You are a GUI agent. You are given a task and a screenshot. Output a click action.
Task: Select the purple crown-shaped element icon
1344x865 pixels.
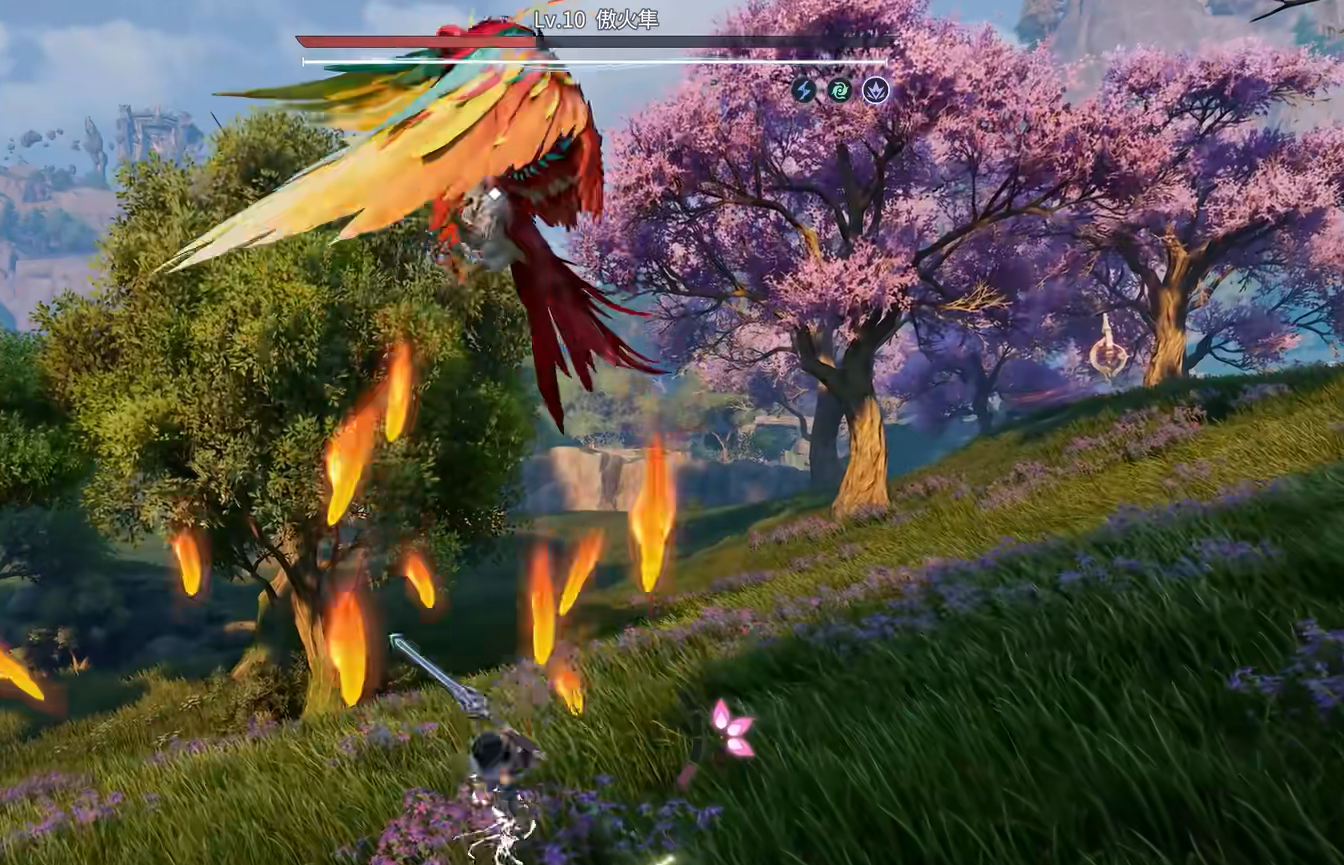876,91
